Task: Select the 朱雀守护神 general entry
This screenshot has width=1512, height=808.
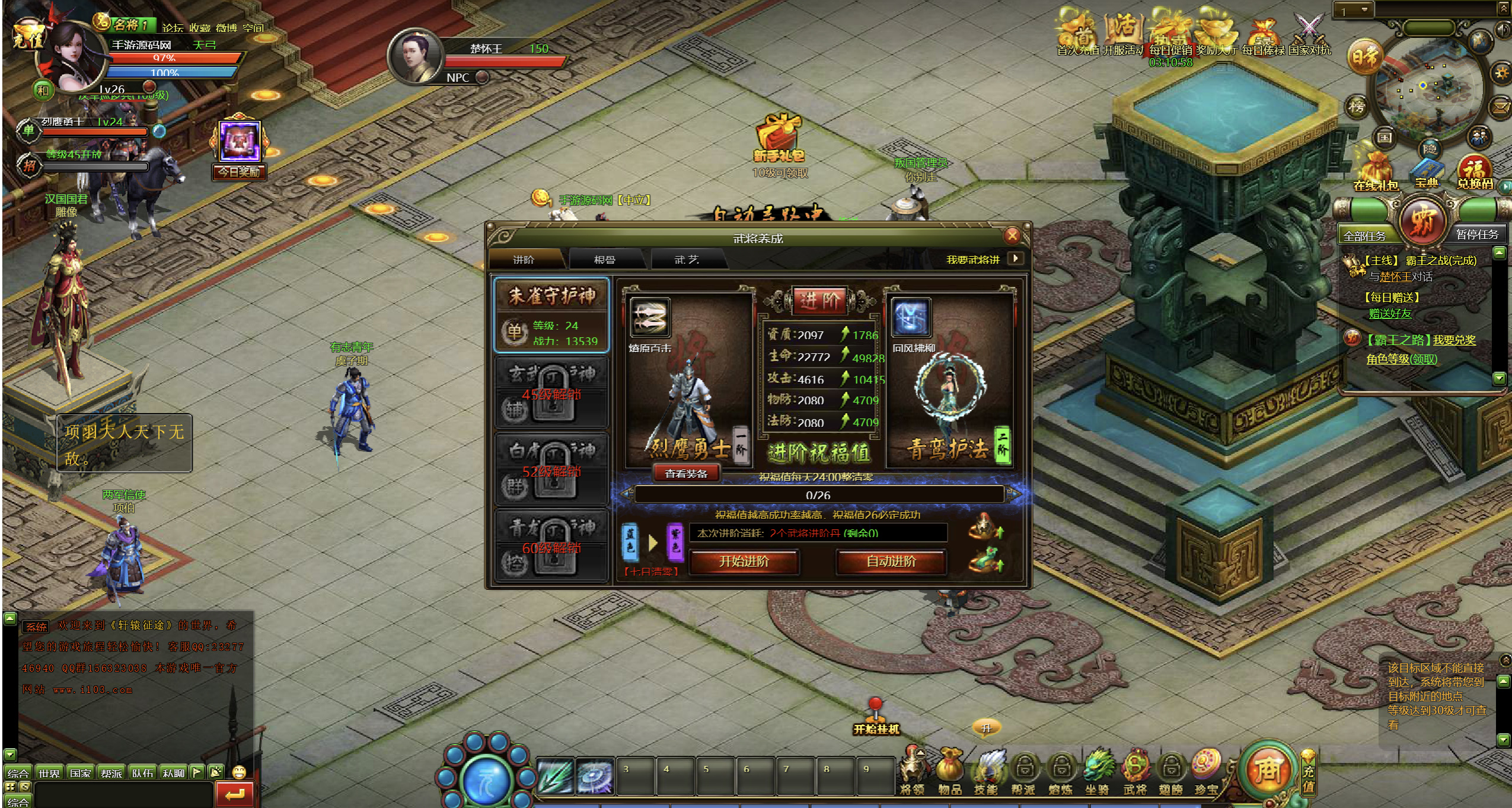Action: (551, 315)
